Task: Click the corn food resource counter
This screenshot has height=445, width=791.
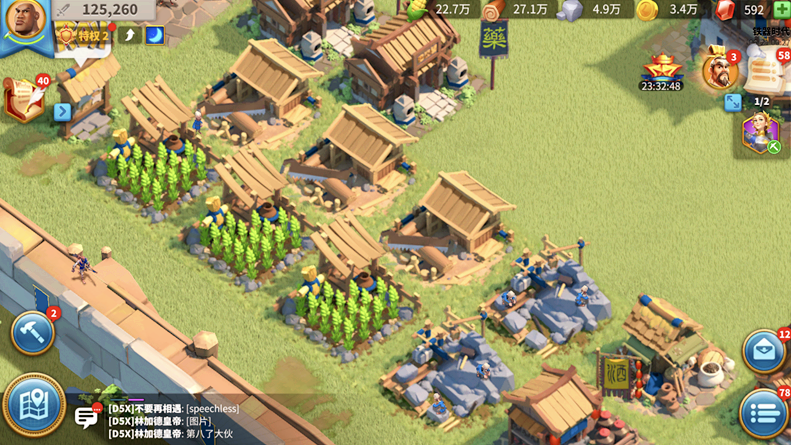Action: pyautogui.click(x=441, y=10)
